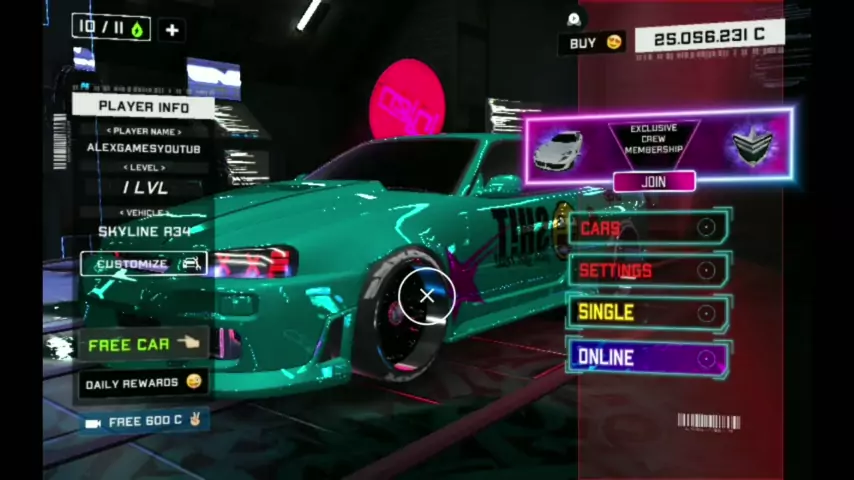This screenshot has height=480, width=854.
Task: Close the circular X overlay button
Action: coord(427,296)
